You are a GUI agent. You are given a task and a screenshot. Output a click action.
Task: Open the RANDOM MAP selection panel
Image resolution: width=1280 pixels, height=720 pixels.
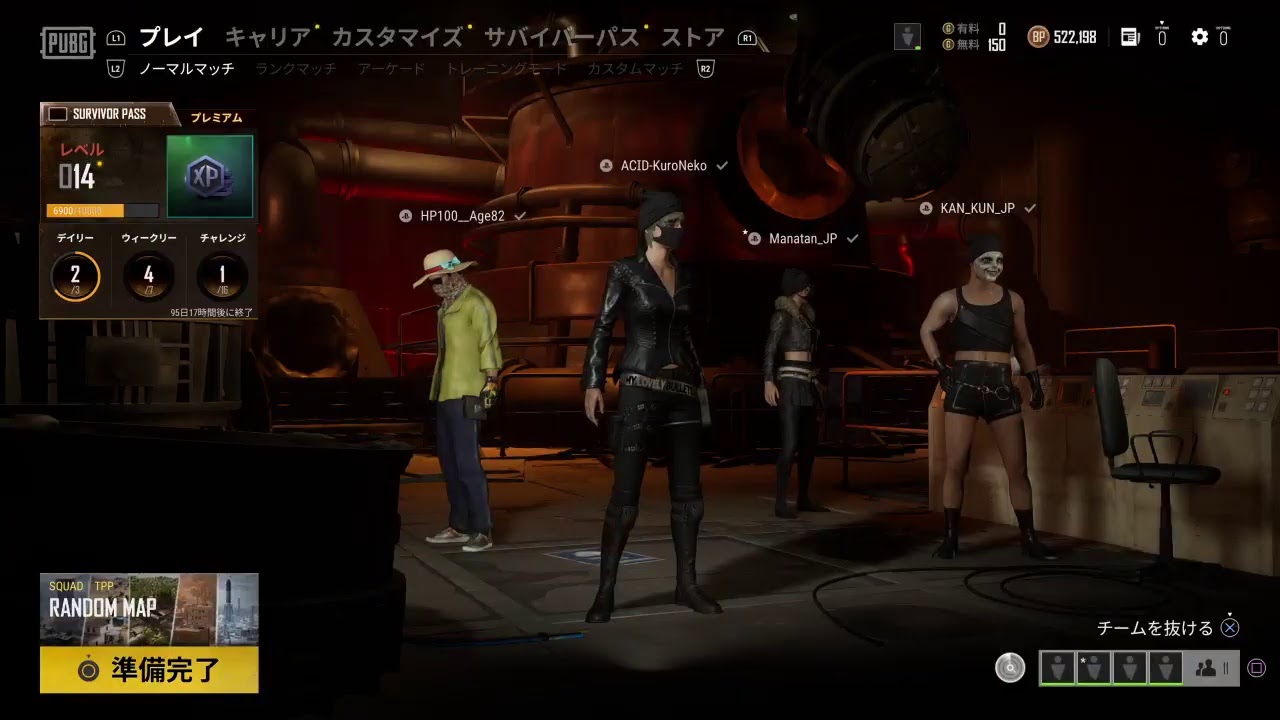point(149,608)
